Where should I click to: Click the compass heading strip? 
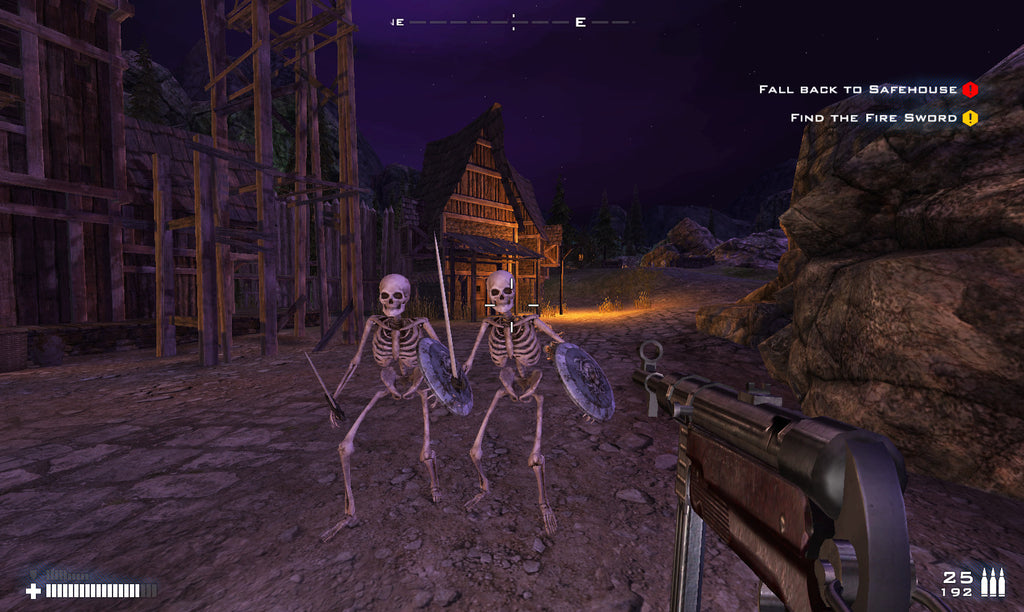click(x=513, y=22)
